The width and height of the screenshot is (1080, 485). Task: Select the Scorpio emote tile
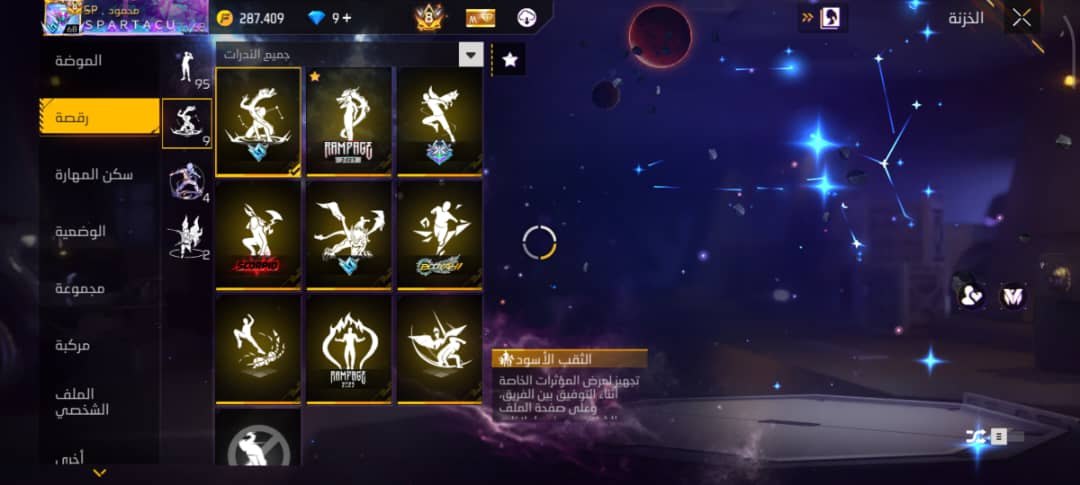tap(258, 234)
